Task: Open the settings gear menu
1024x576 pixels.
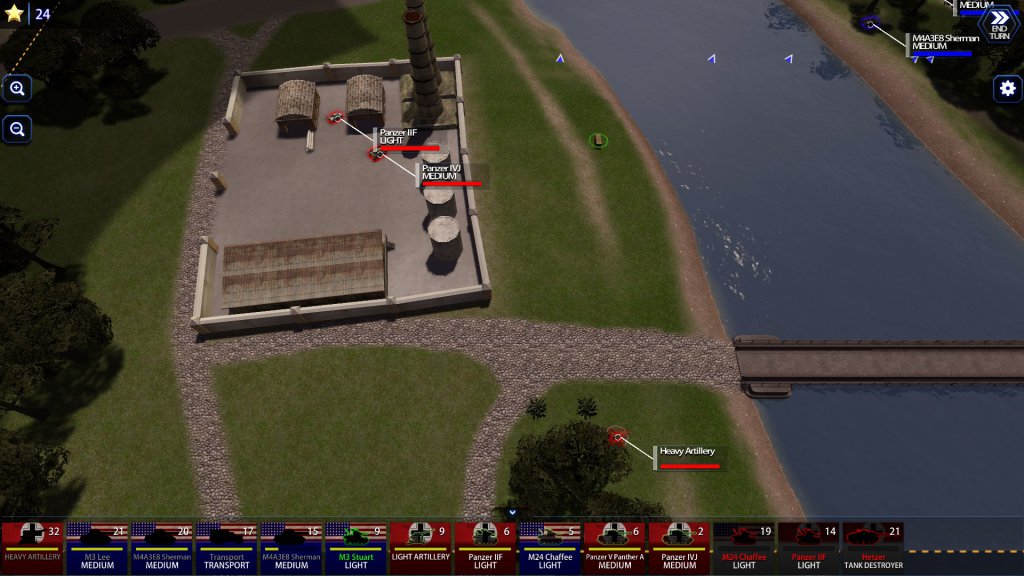Action: (1007, 89)
